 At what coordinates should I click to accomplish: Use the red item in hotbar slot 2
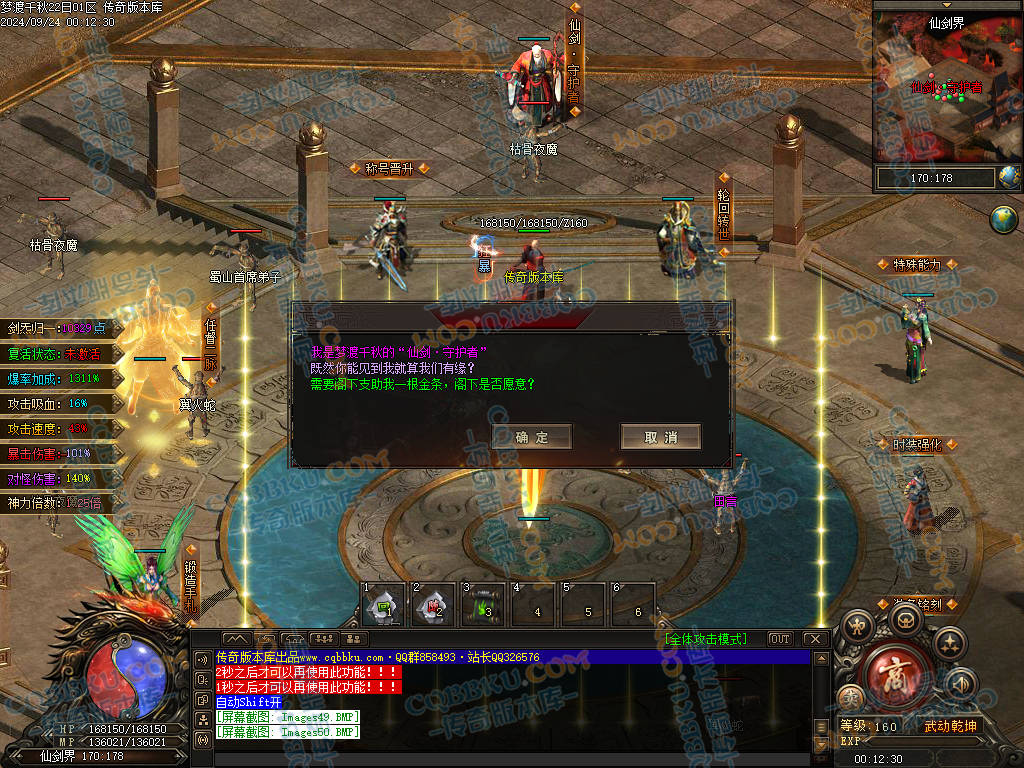433,605
